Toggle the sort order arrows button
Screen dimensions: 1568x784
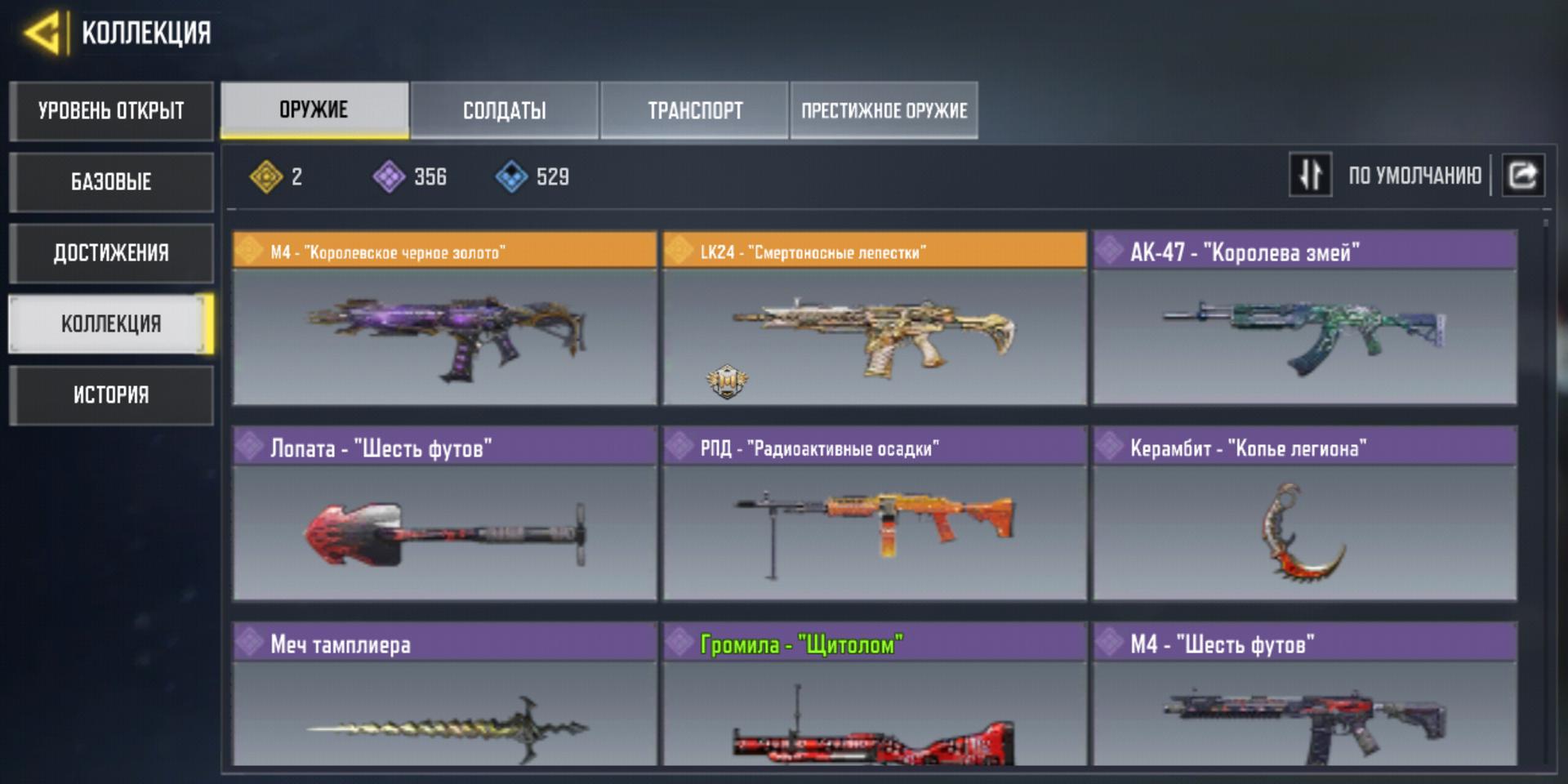[1310, 175]
